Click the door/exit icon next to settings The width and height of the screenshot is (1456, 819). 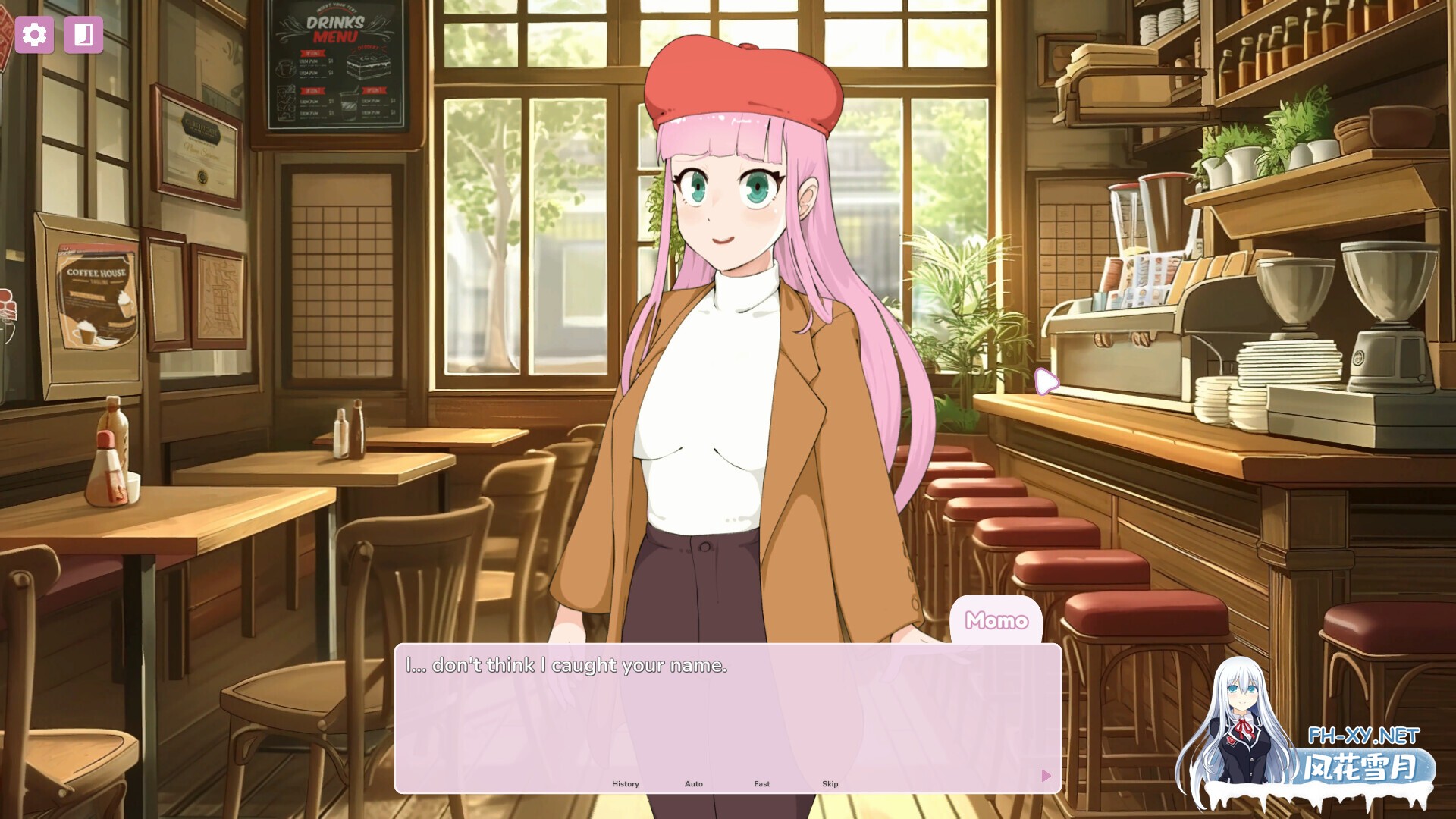(x=83, y=34)
